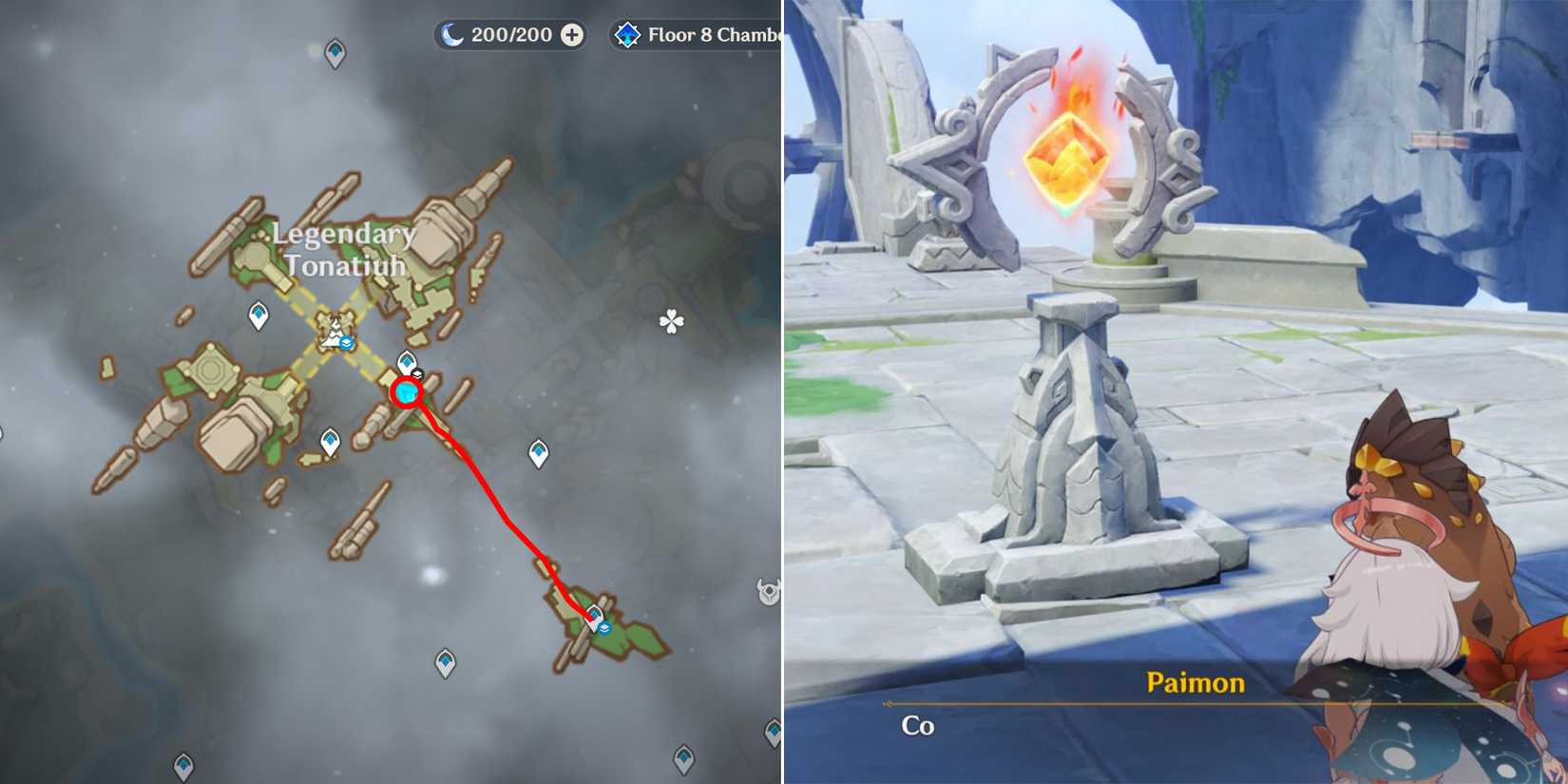Viewport: 1568px width, 784px height.
Task: Open the Floor 8 Chamber entry
Action: point(708,33)
